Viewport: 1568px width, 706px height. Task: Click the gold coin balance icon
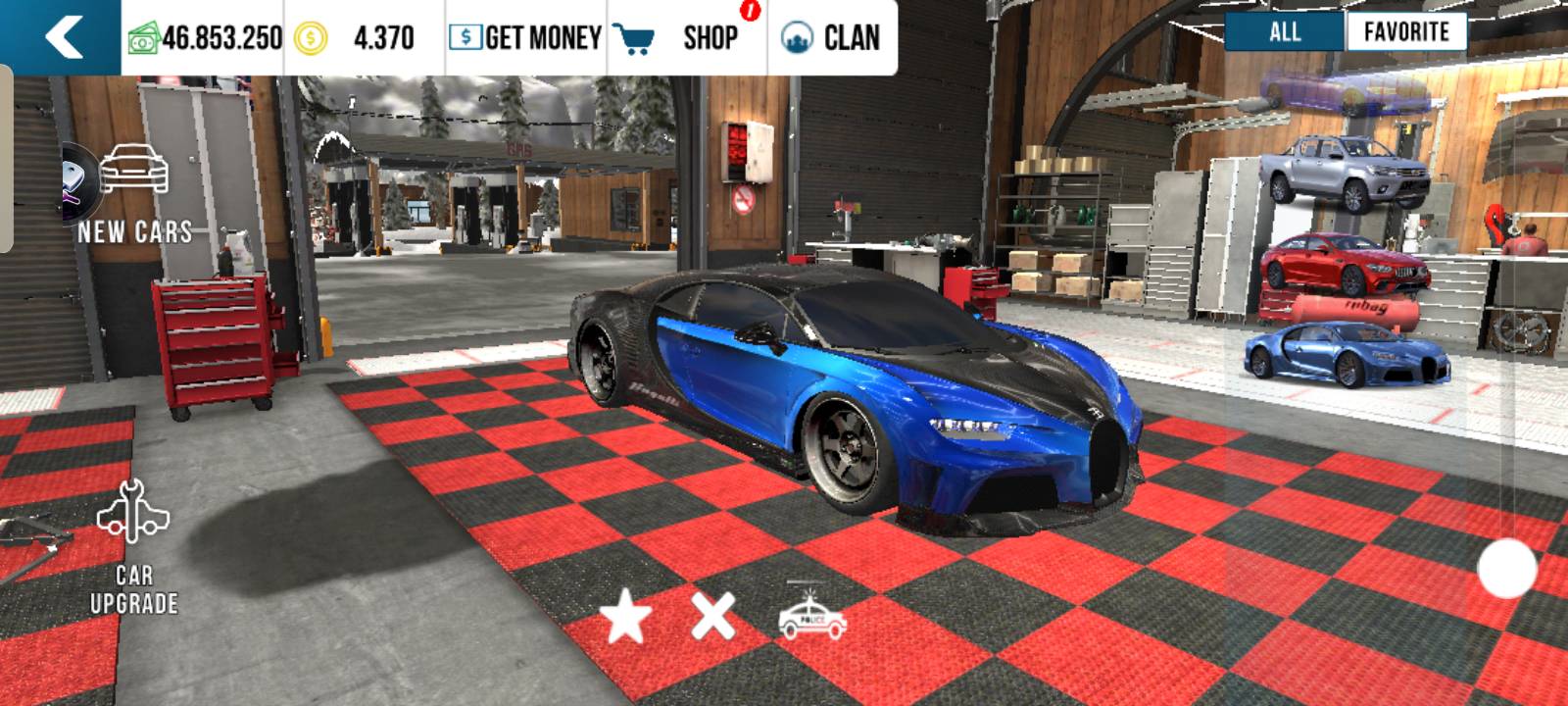pyautogui.click(x=311, y=39)
